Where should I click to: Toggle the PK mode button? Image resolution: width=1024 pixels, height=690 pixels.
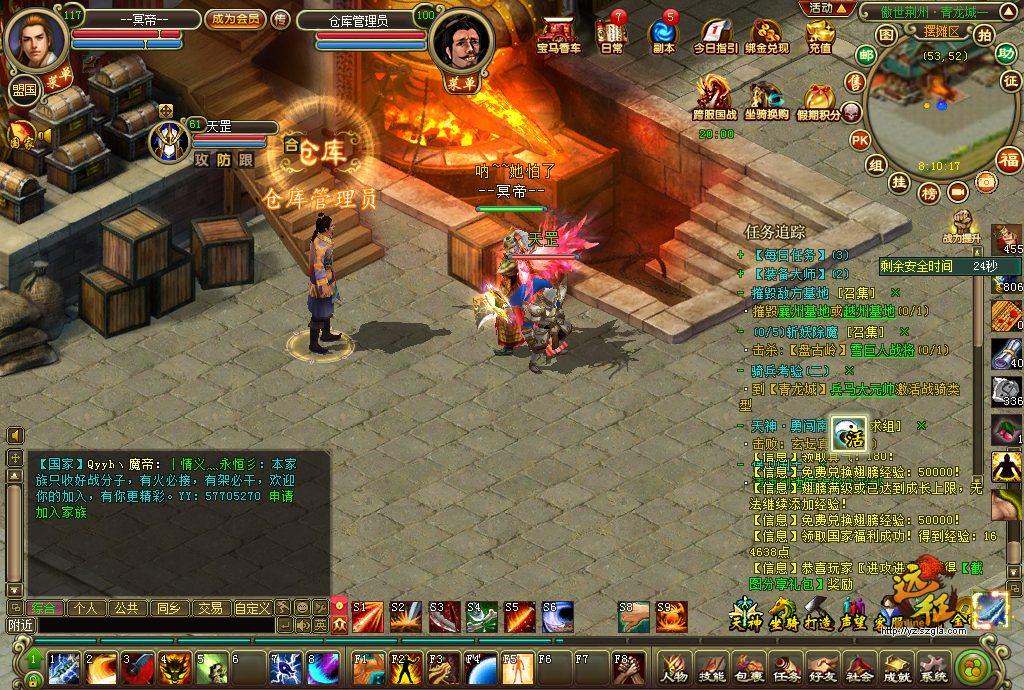(x=859, y=139)
